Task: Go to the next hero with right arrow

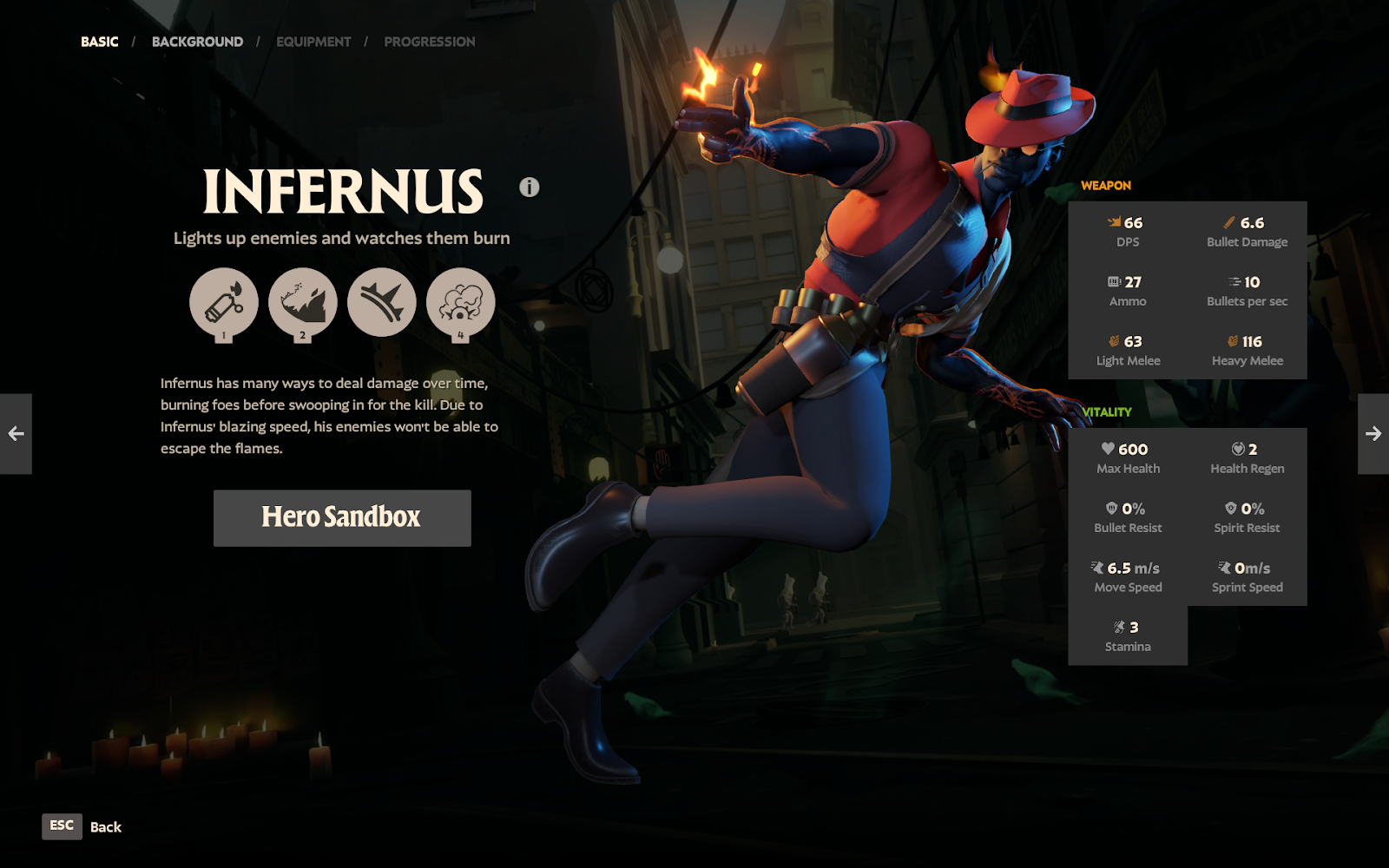Action: coord(1373,434)
